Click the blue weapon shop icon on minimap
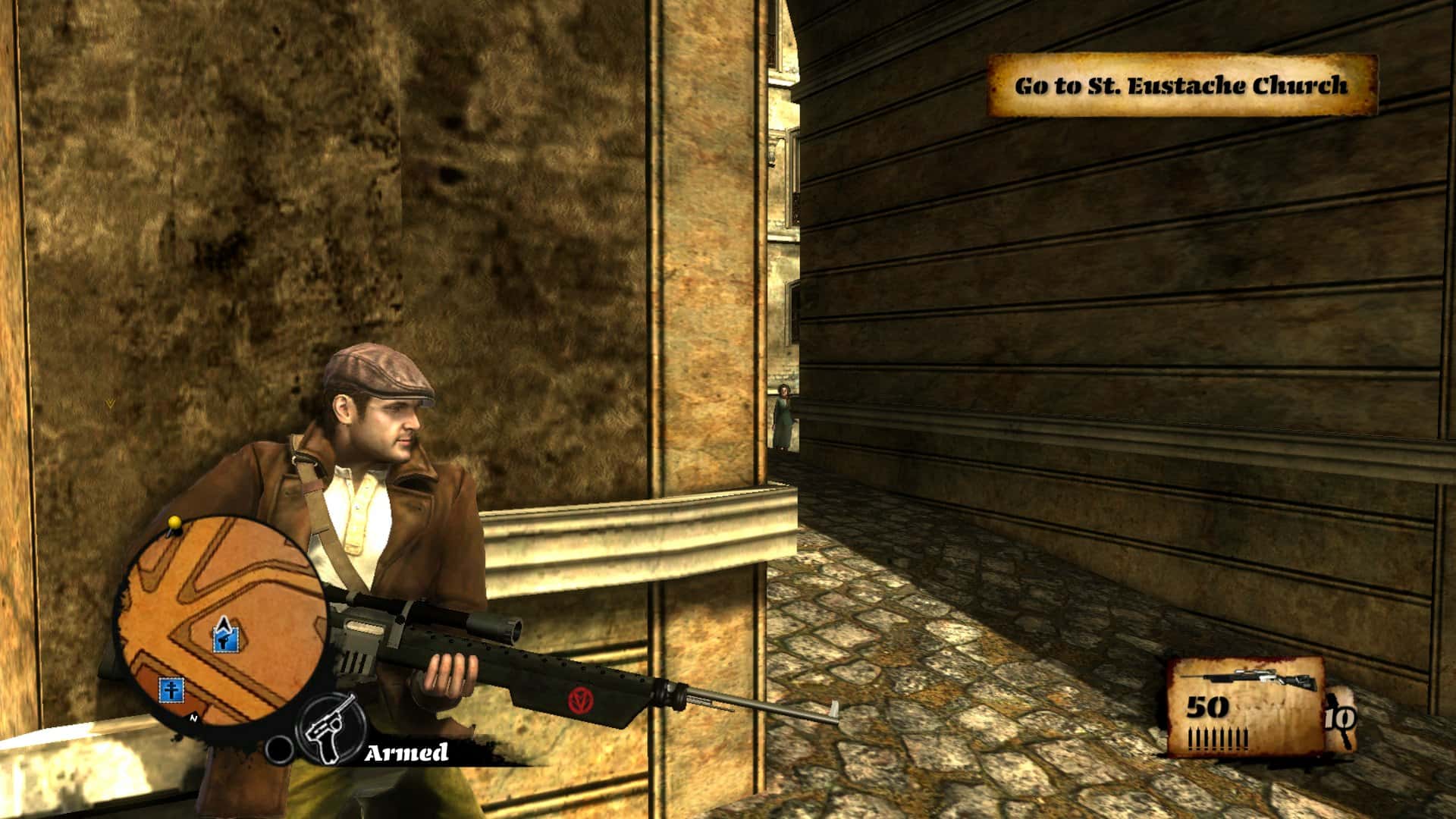 pos(224,639)
